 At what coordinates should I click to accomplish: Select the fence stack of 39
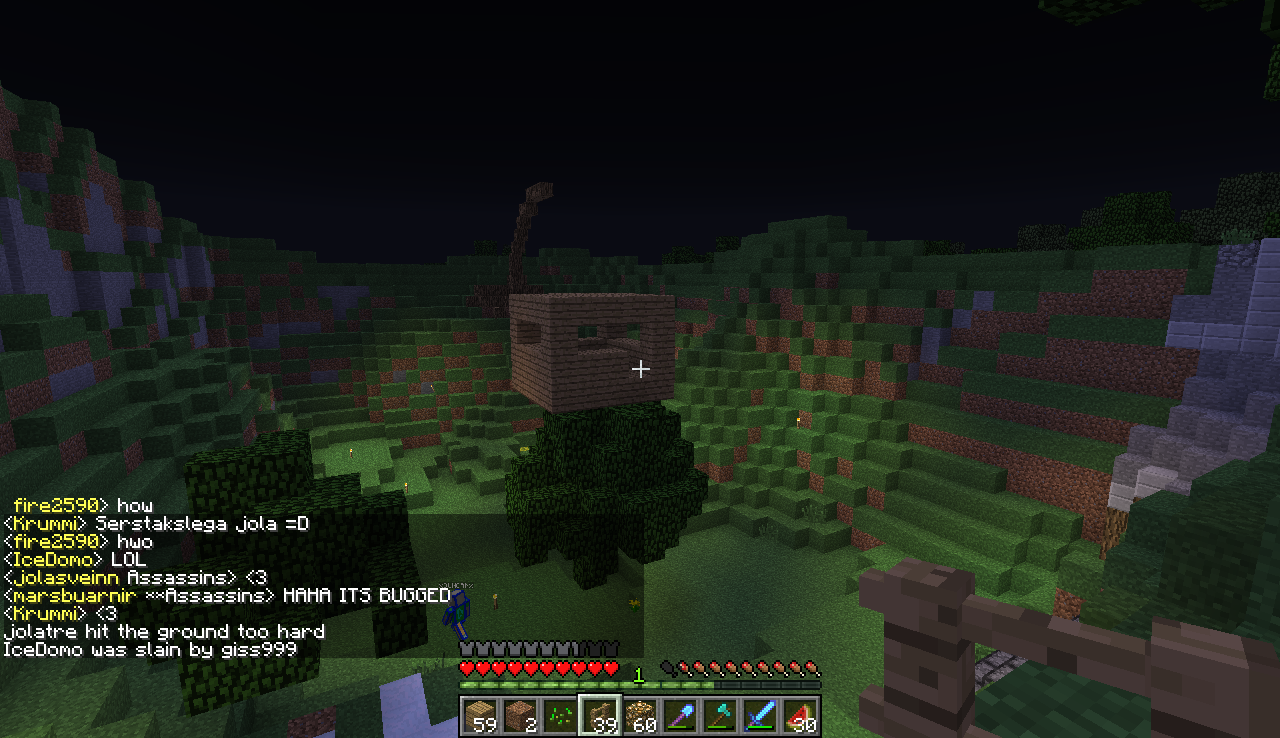coord(600,716)
